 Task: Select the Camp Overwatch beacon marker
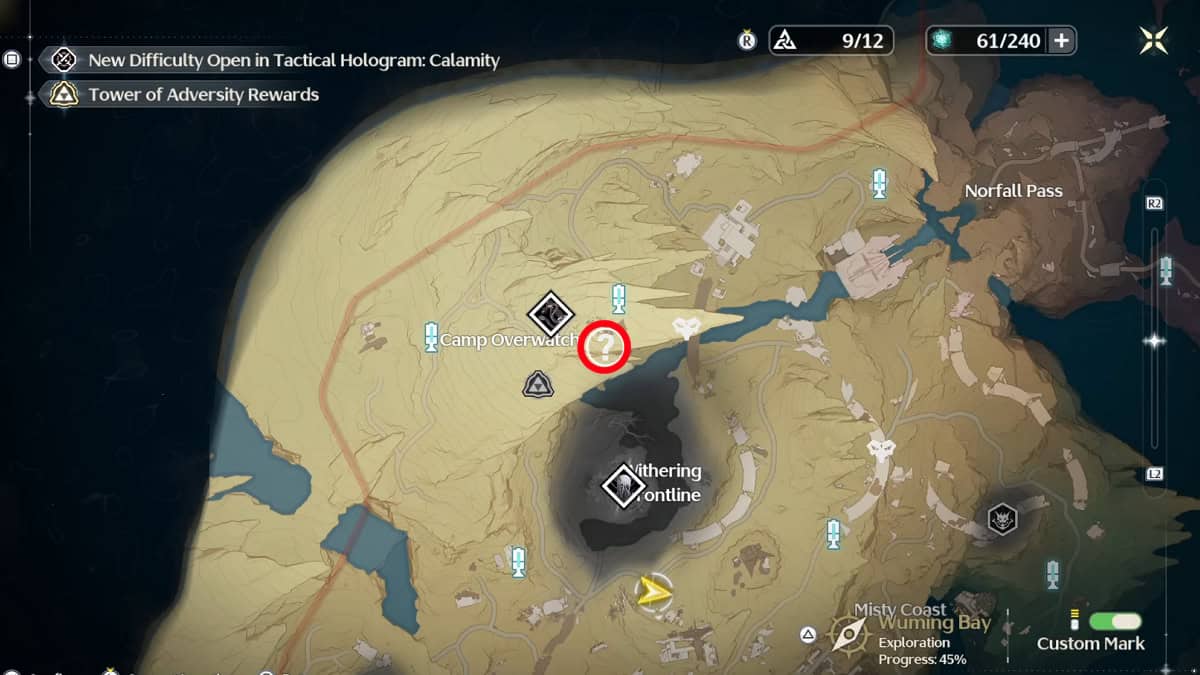[432, 336]
